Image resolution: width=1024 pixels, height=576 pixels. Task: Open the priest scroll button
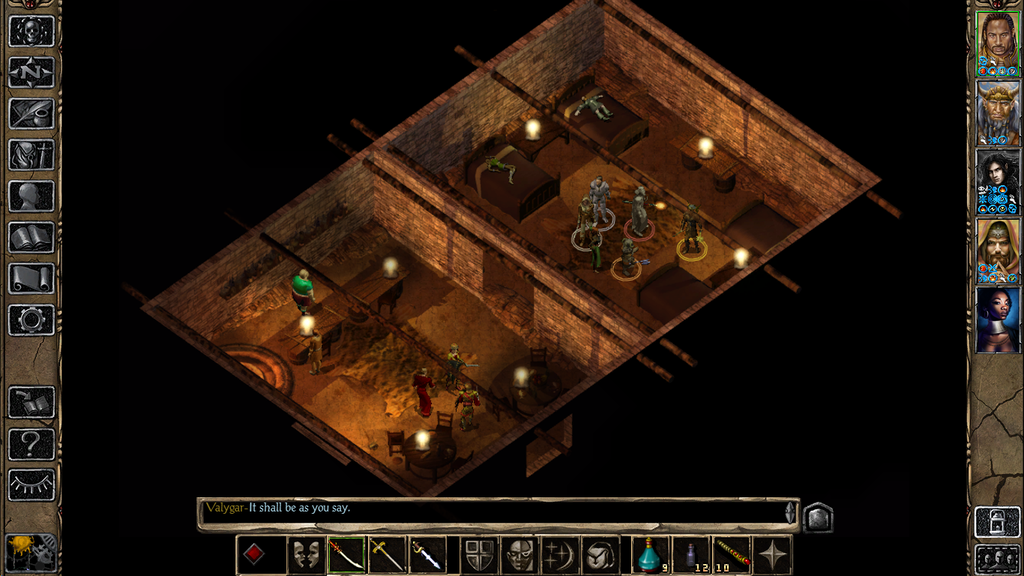tap(31, 278)
